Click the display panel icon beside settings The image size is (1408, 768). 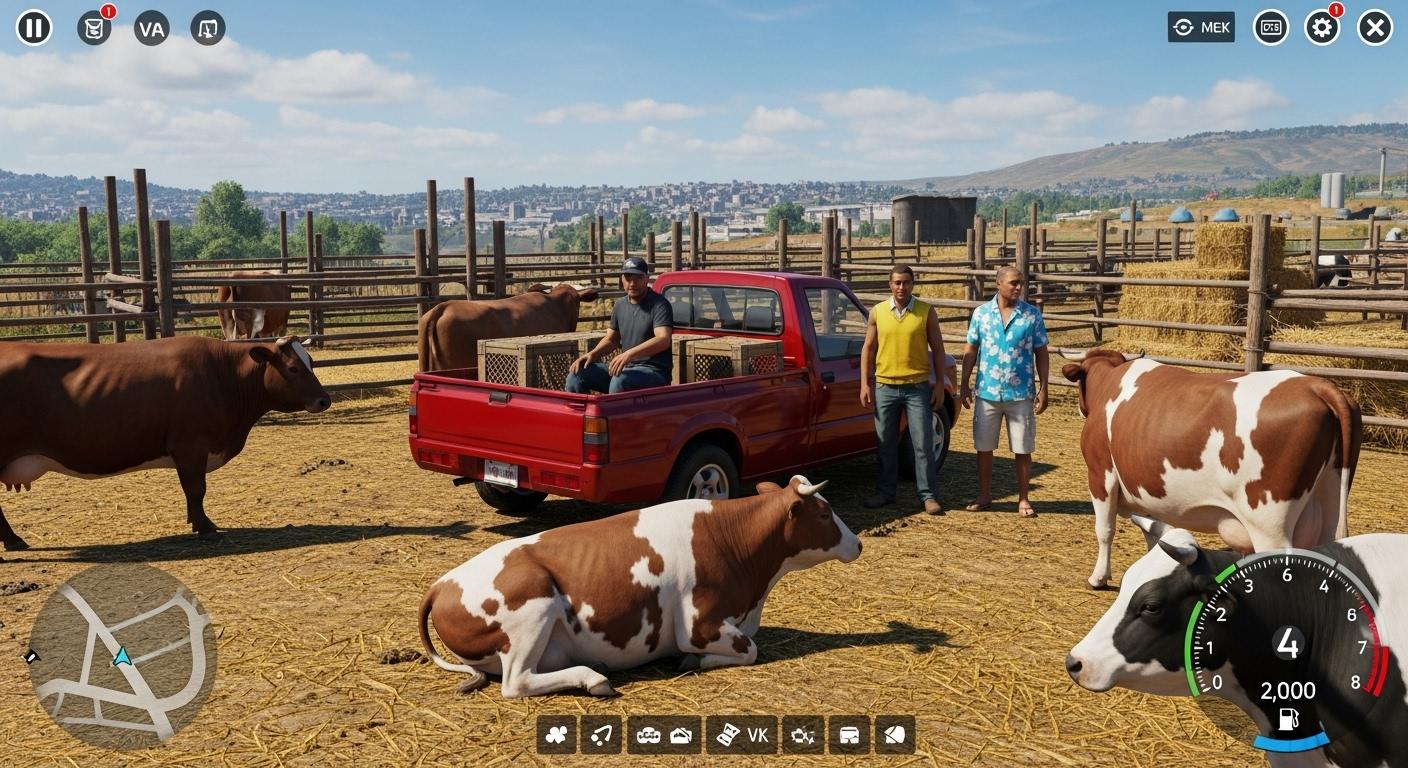pos(1270,27)
